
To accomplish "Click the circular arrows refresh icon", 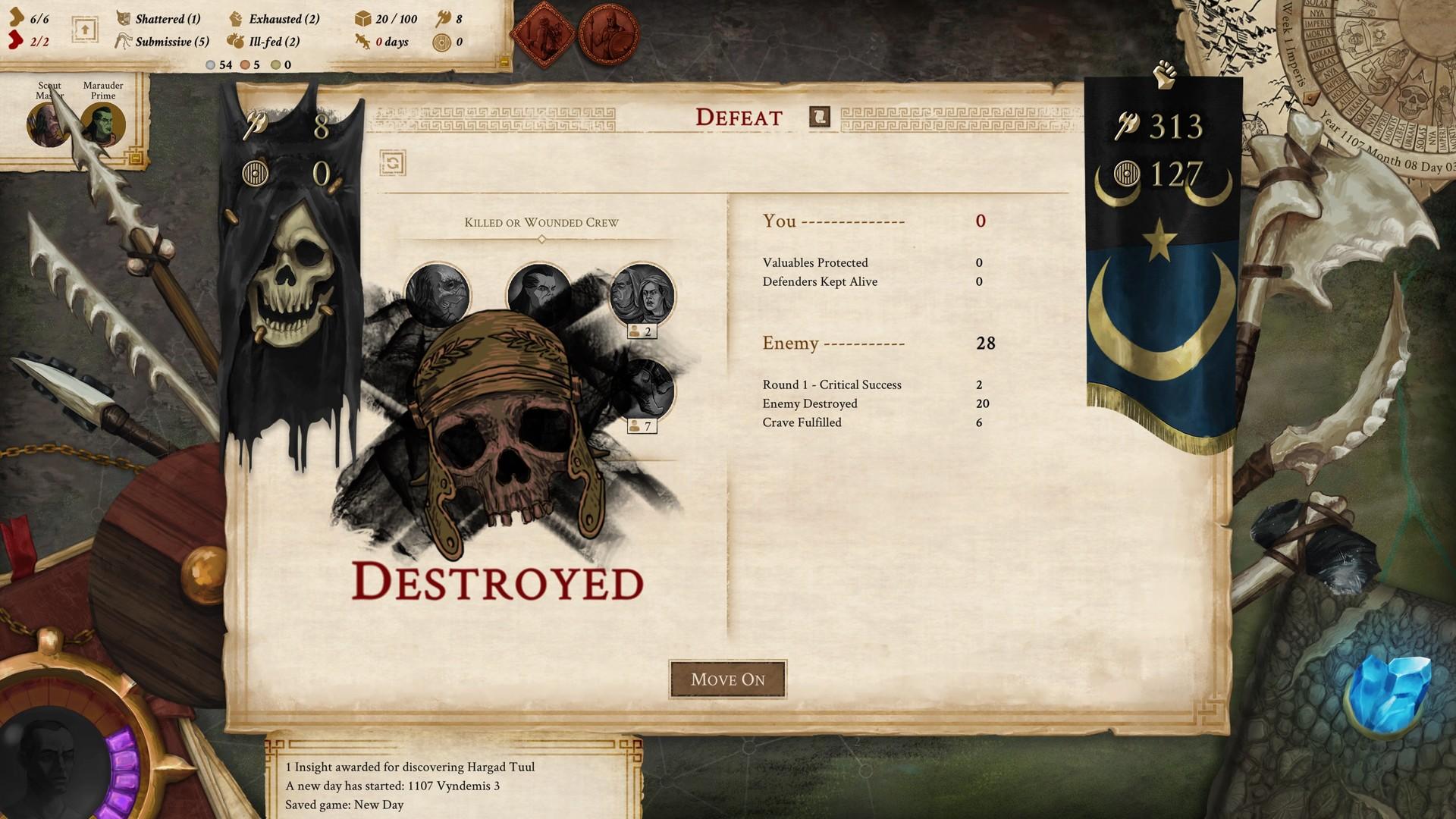I will 393,163.
